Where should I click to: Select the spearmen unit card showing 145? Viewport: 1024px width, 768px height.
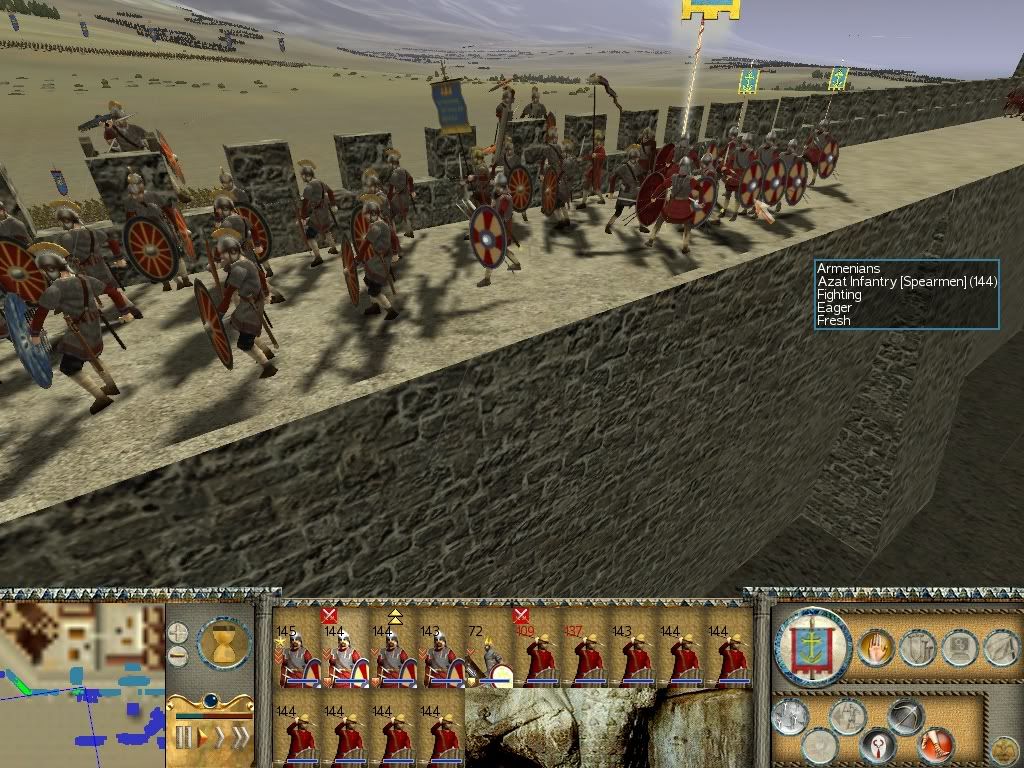pos(297,656)
